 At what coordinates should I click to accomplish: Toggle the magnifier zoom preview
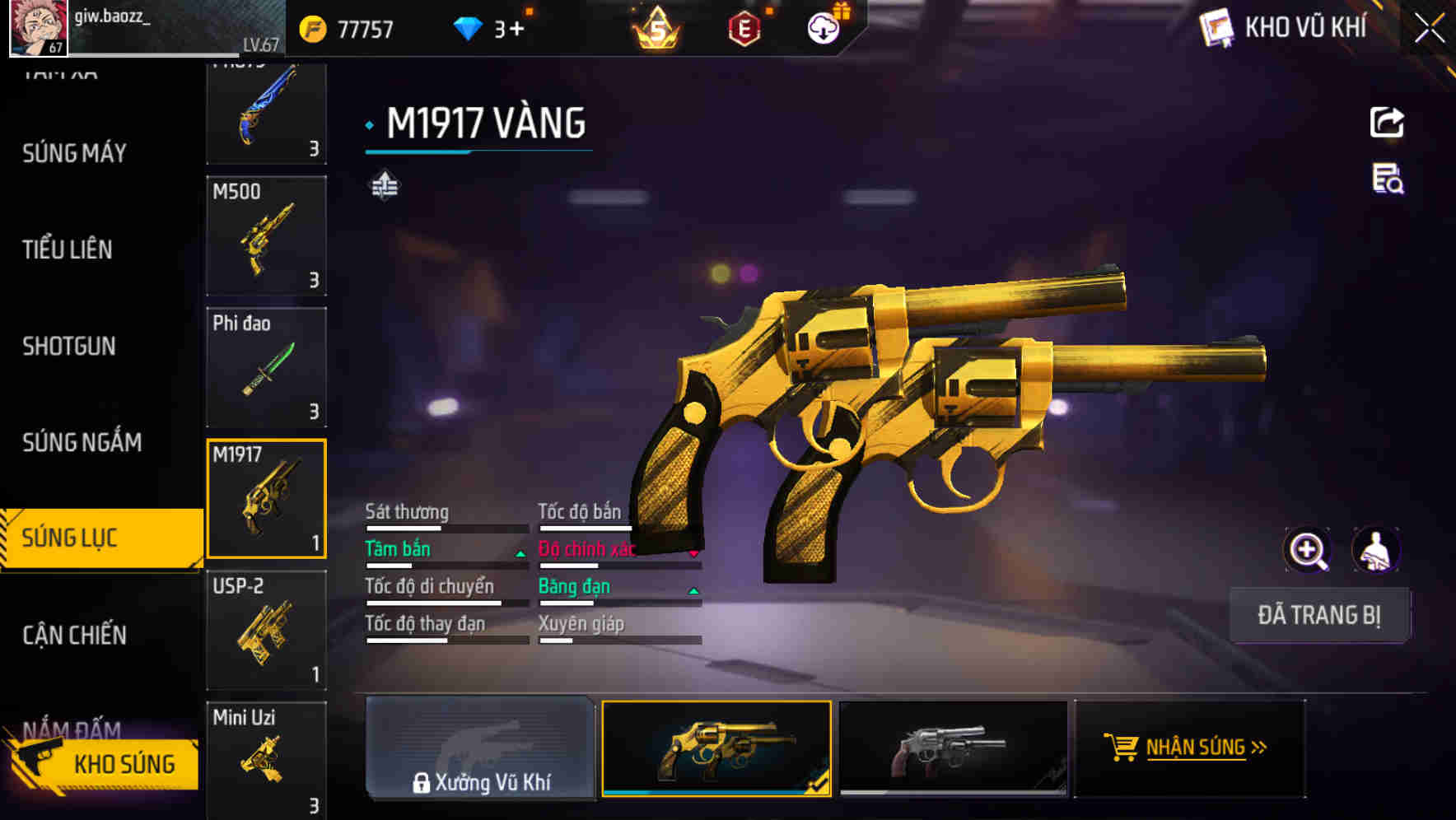point(1306,549)
